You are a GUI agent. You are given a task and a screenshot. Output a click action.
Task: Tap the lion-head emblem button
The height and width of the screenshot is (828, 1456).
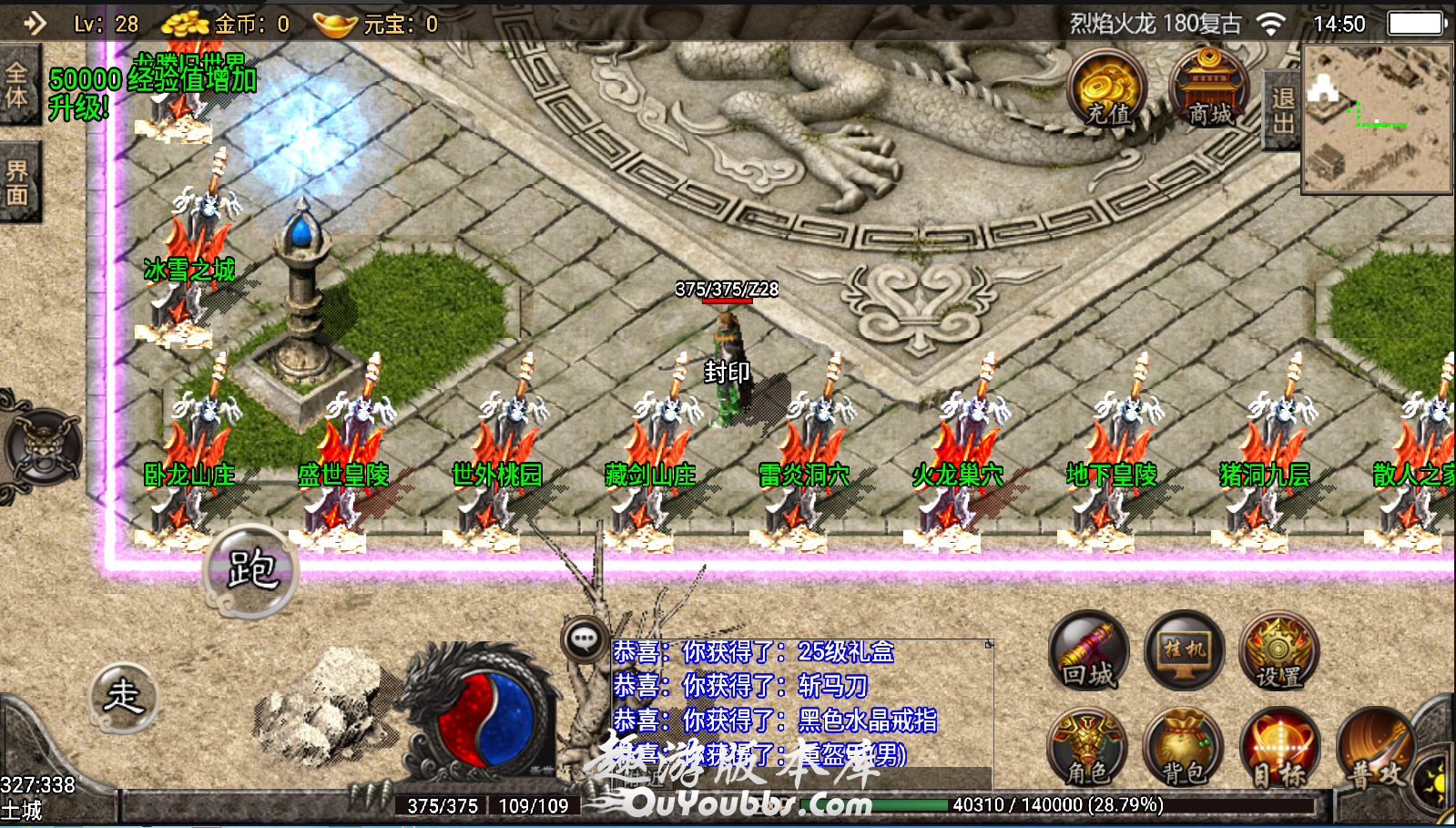tap(41, 447)
